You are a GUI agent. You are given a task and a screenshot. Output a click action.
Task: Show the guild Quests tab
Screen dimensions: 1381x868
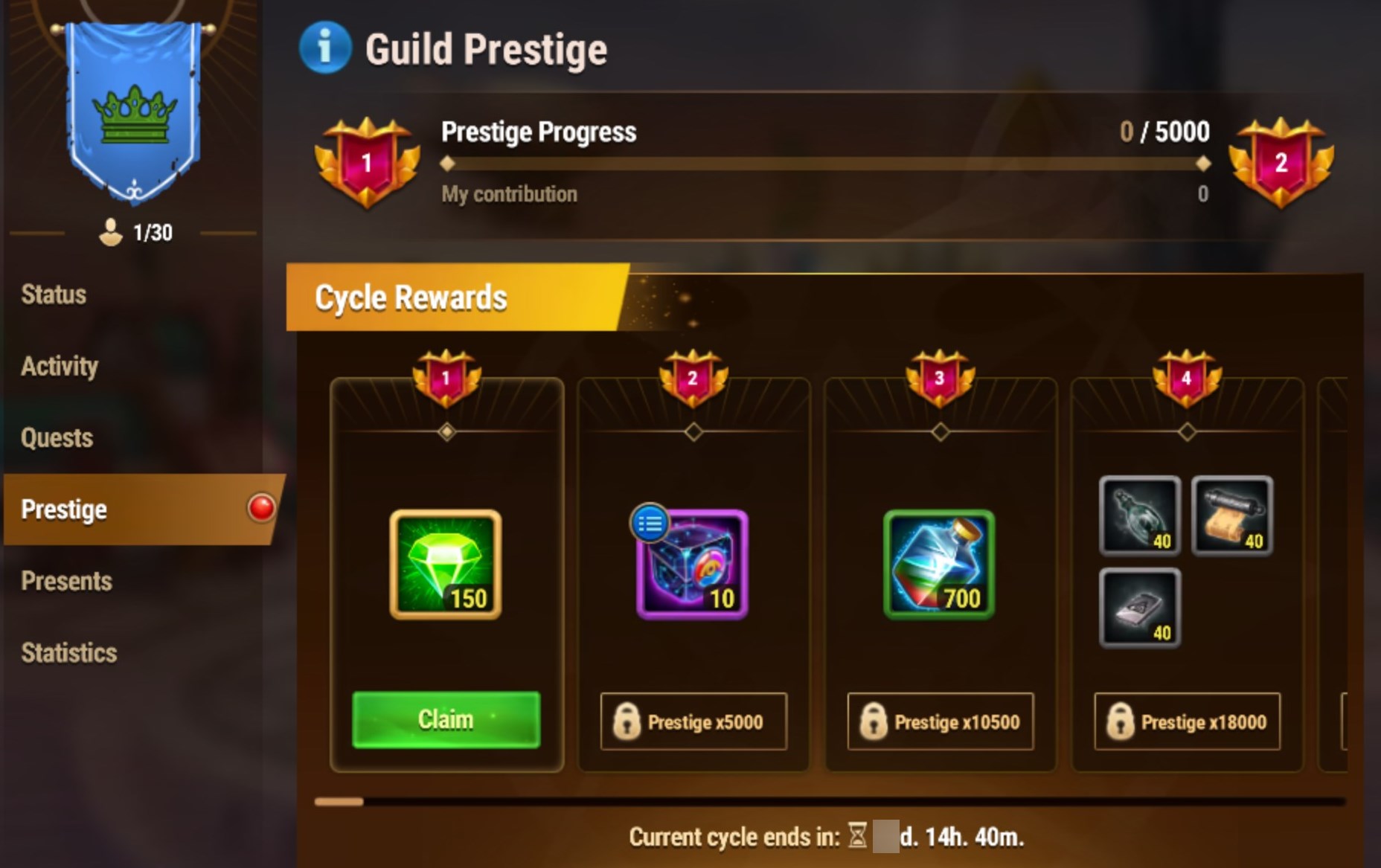(x=57, y=438)
